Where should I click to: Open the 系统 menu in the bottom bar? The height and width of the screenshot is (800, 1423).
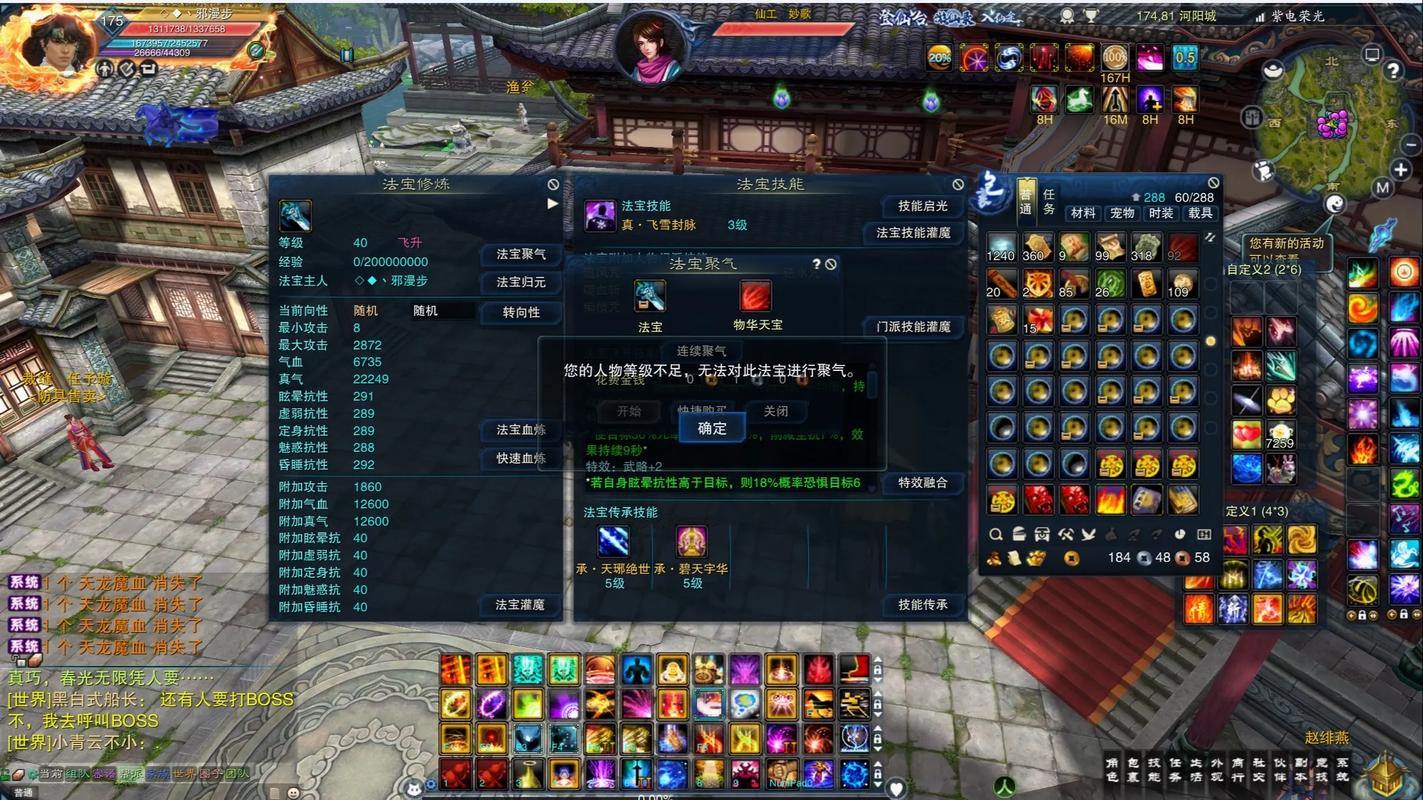point(1342,770)
